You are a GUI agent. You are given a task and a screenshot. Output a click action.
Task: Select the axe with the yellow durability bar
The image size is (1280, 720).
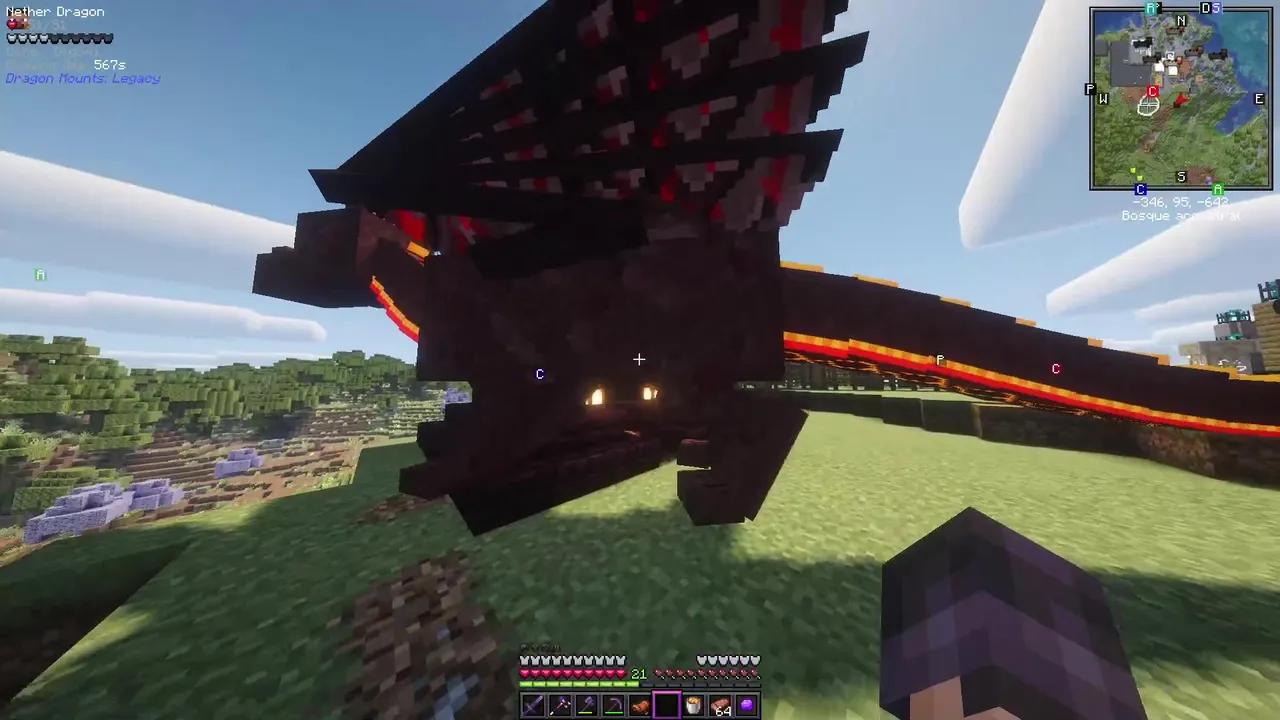(585, 706)
